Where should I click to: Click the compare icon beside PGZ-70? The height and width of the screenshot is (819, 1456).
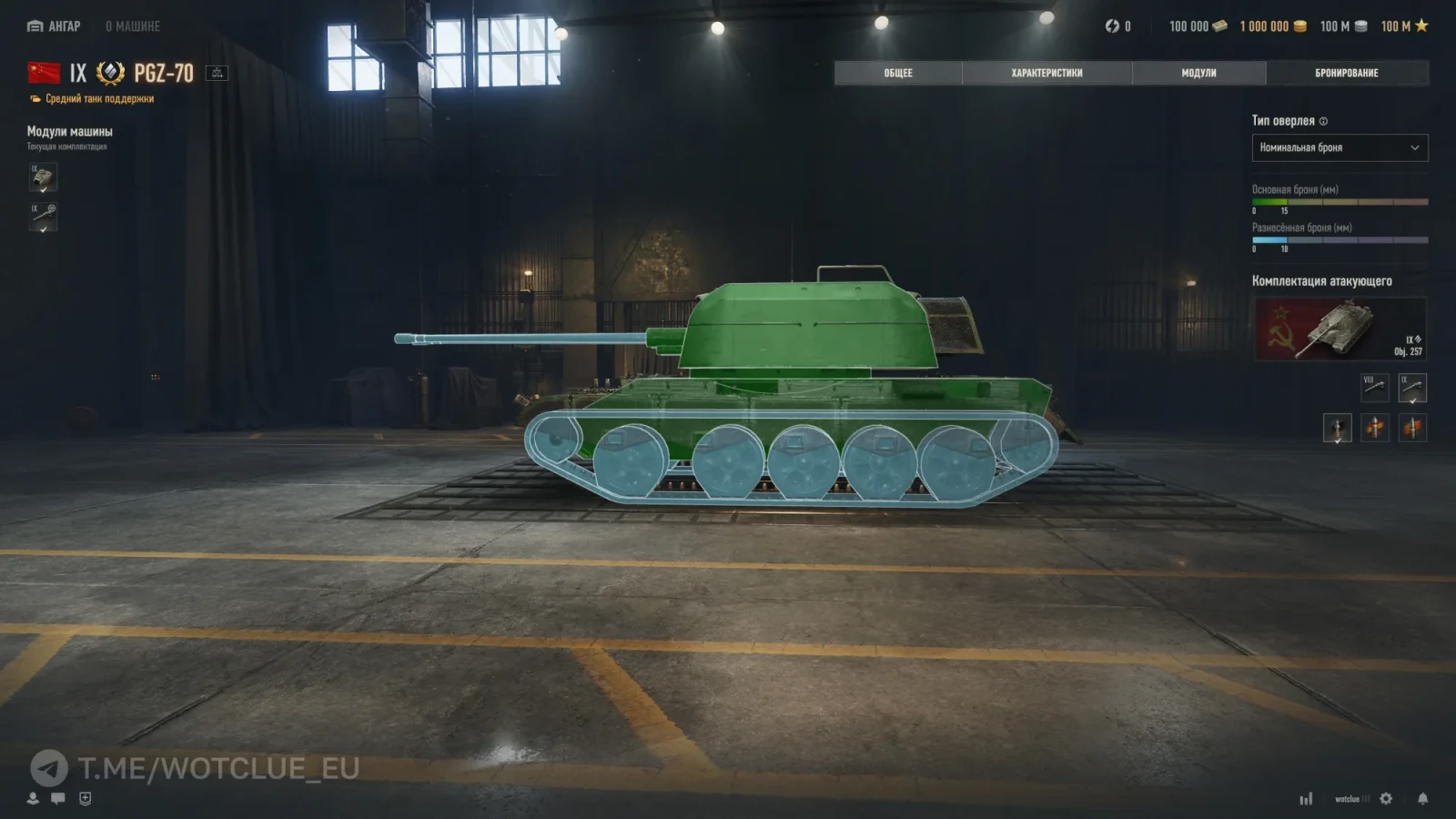click(217, 73)
